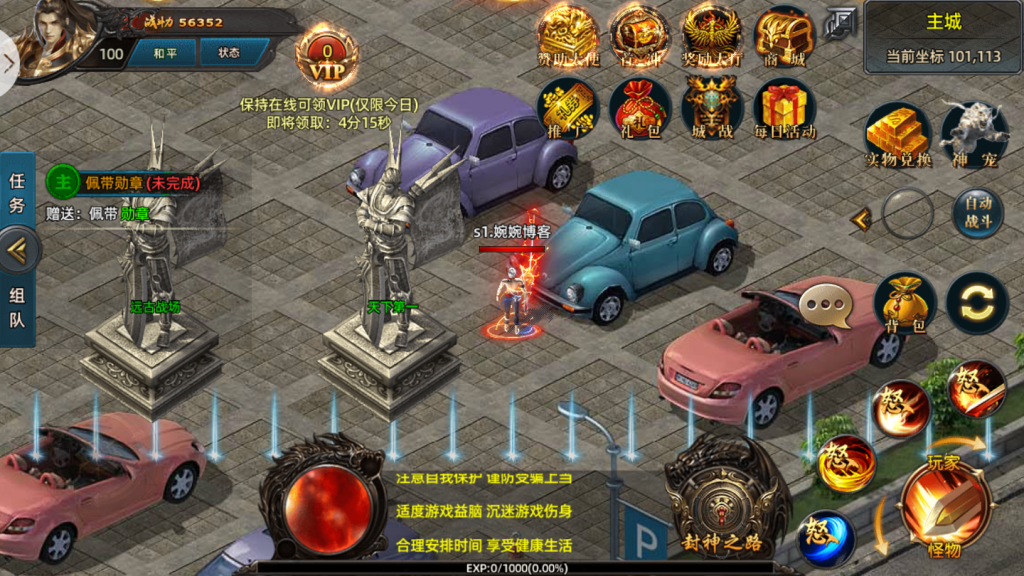Open 每日活动 daily activities gift box

tap(784, 108)
